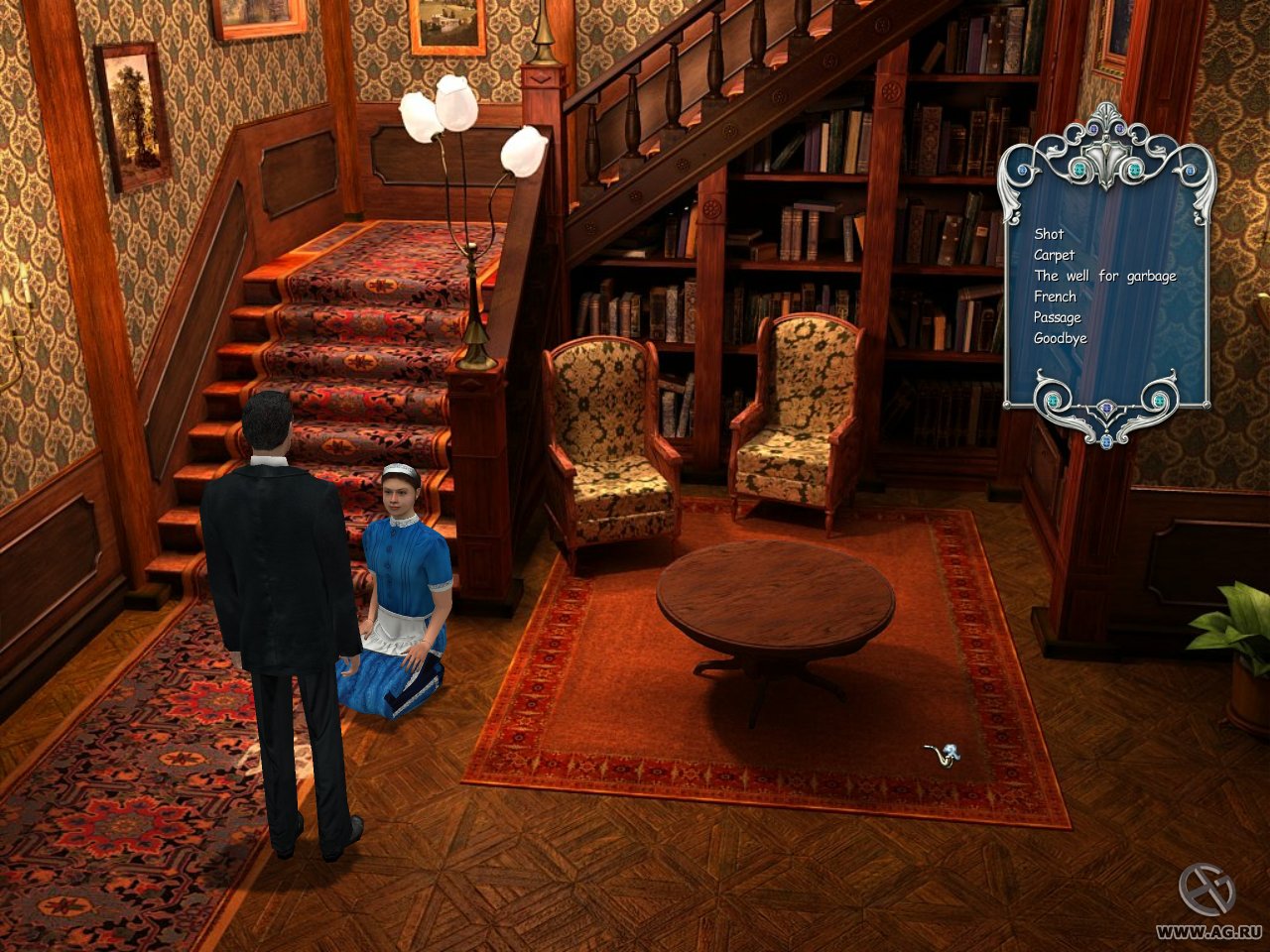Click the teal gem at the frame's bottom left
1270x952 pixels.
coord(1052,401)
